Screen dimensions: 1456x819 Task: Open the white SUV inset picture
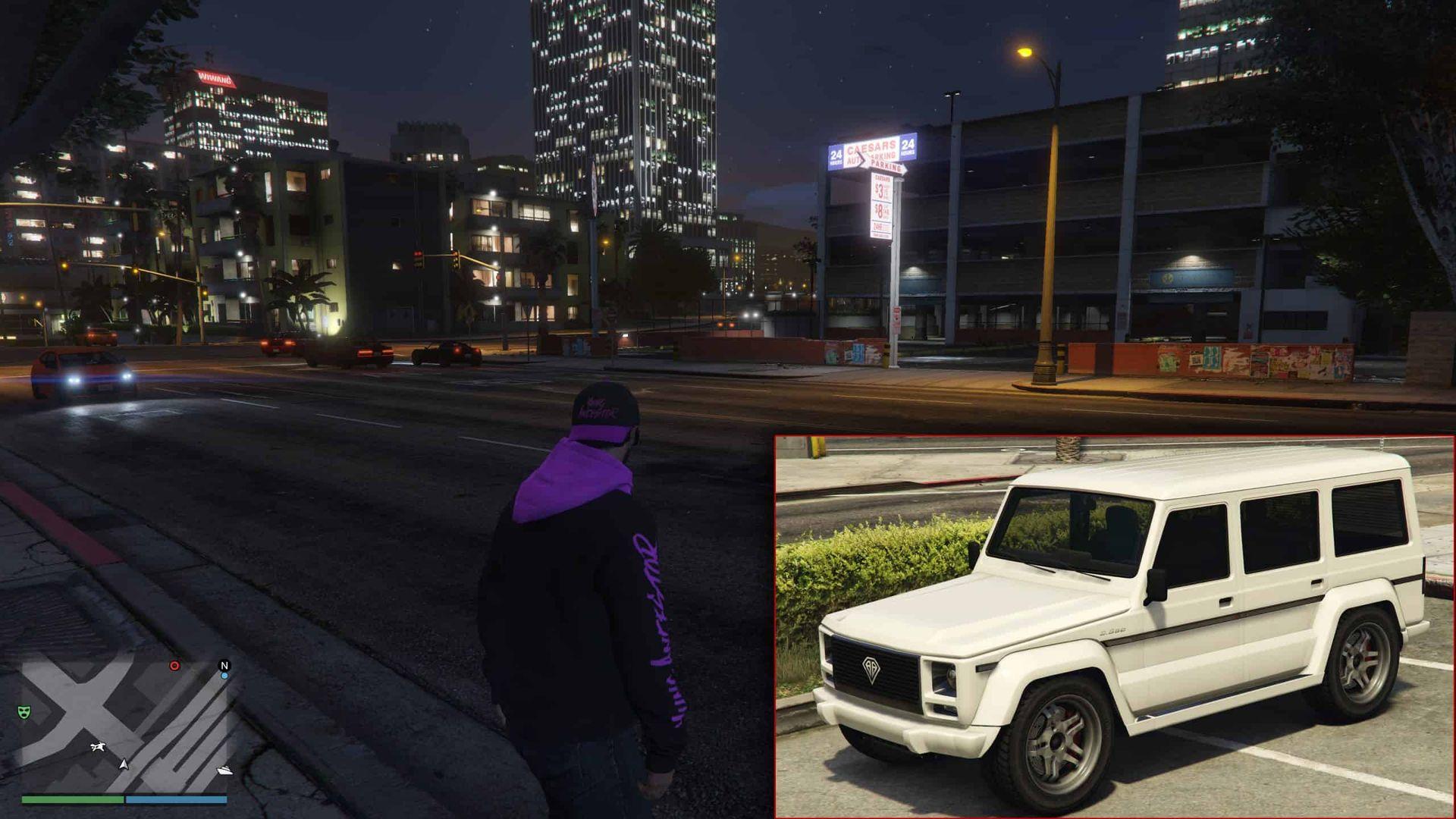click(x=1114, y=626)
